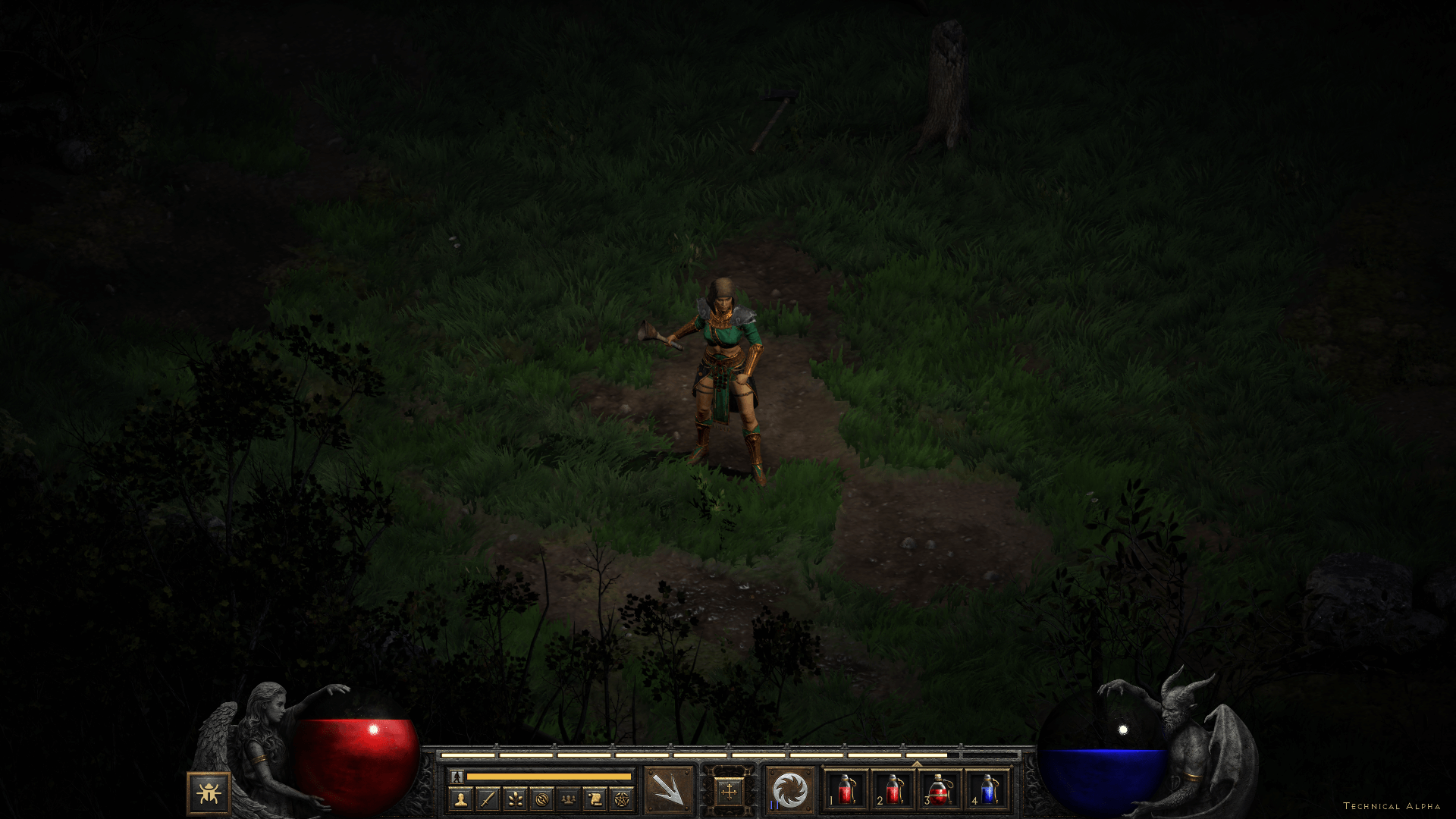Open the skill tree branch icon

[515, 799]
